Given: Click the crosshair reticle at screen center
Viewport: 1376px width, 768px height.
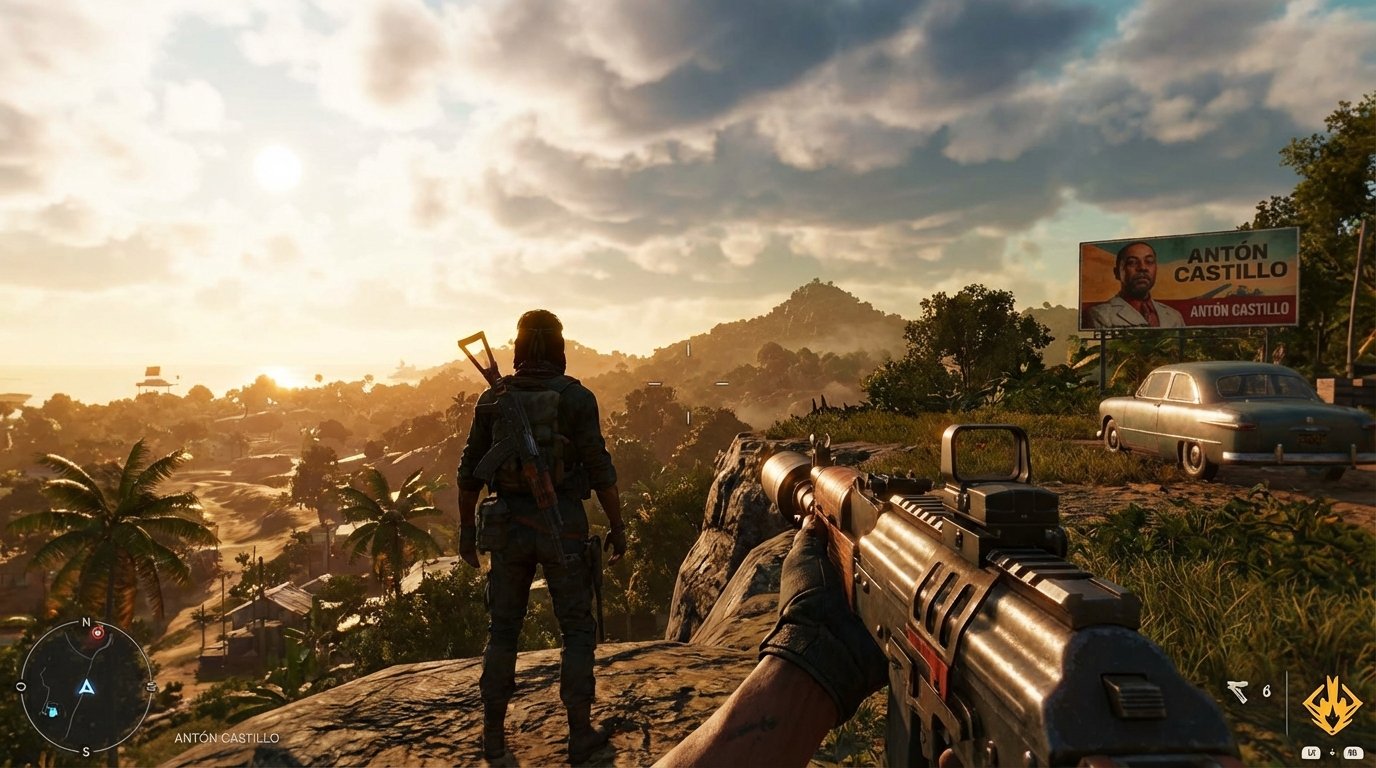Looking at the screenshot, I should pyautogui.click(x=688, y=384).
